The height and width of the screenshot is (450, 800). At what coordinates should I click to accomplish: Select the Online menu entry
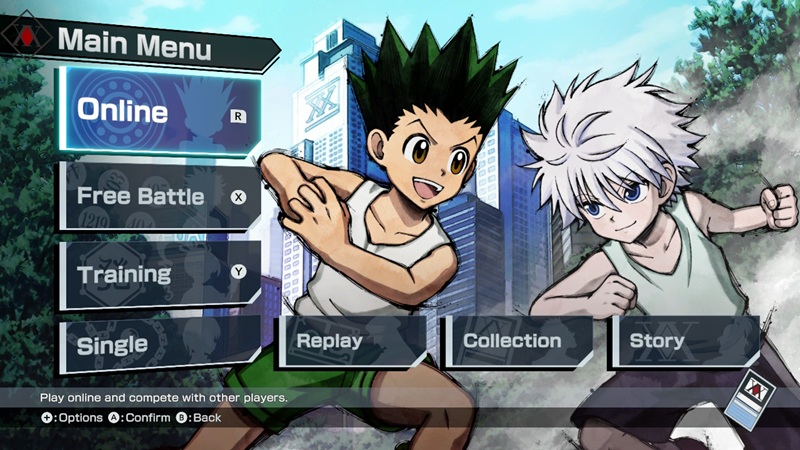click(158, 112)
